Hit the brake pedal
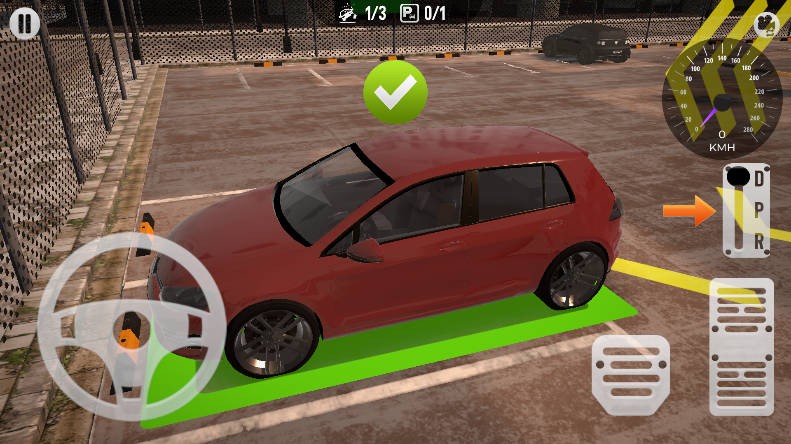This screenshot has width=791, height=444. 630,372
